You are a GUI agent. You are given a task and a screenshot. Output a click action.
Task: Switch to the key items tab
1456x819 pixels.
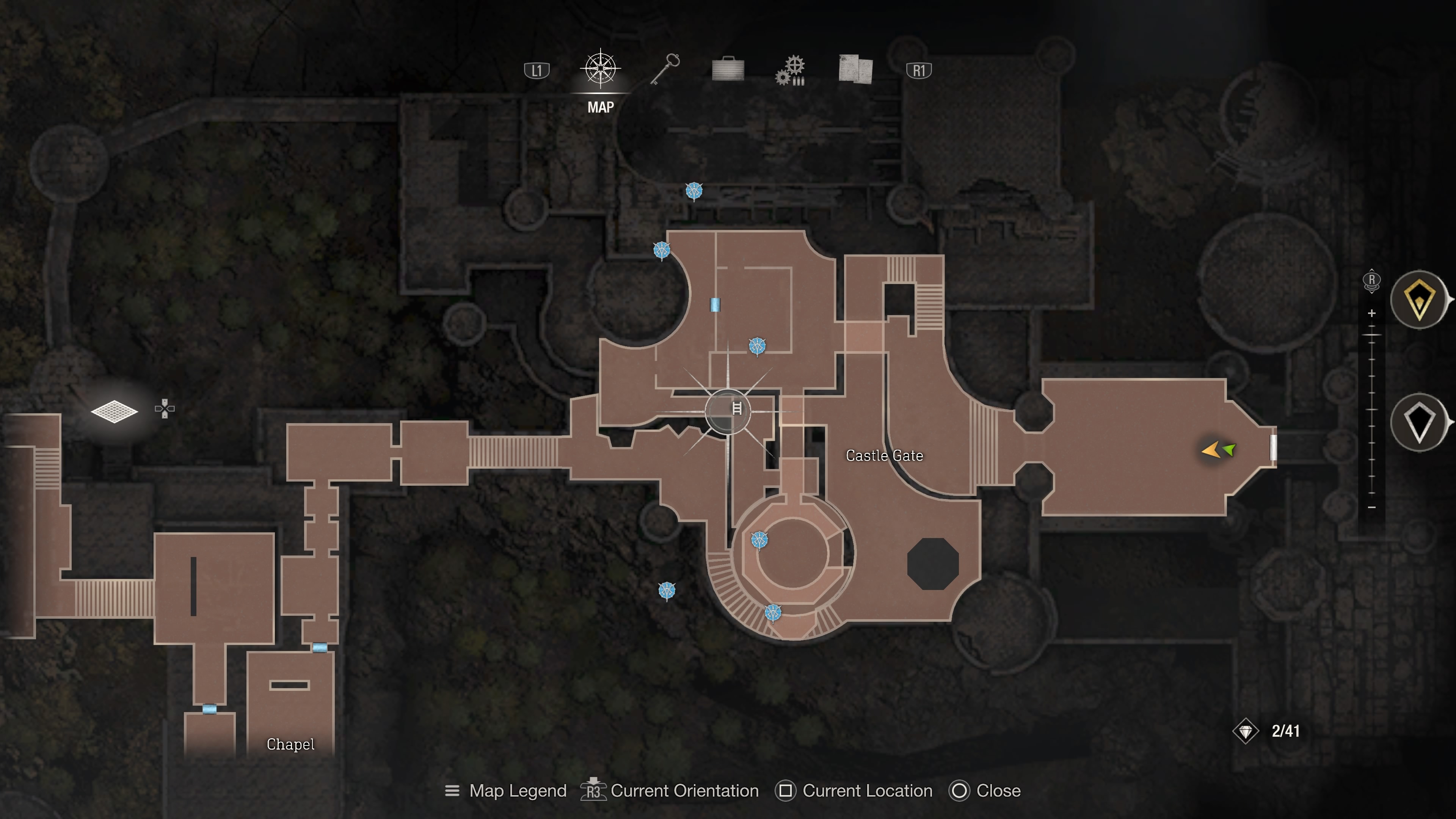(x=665, y=69)
